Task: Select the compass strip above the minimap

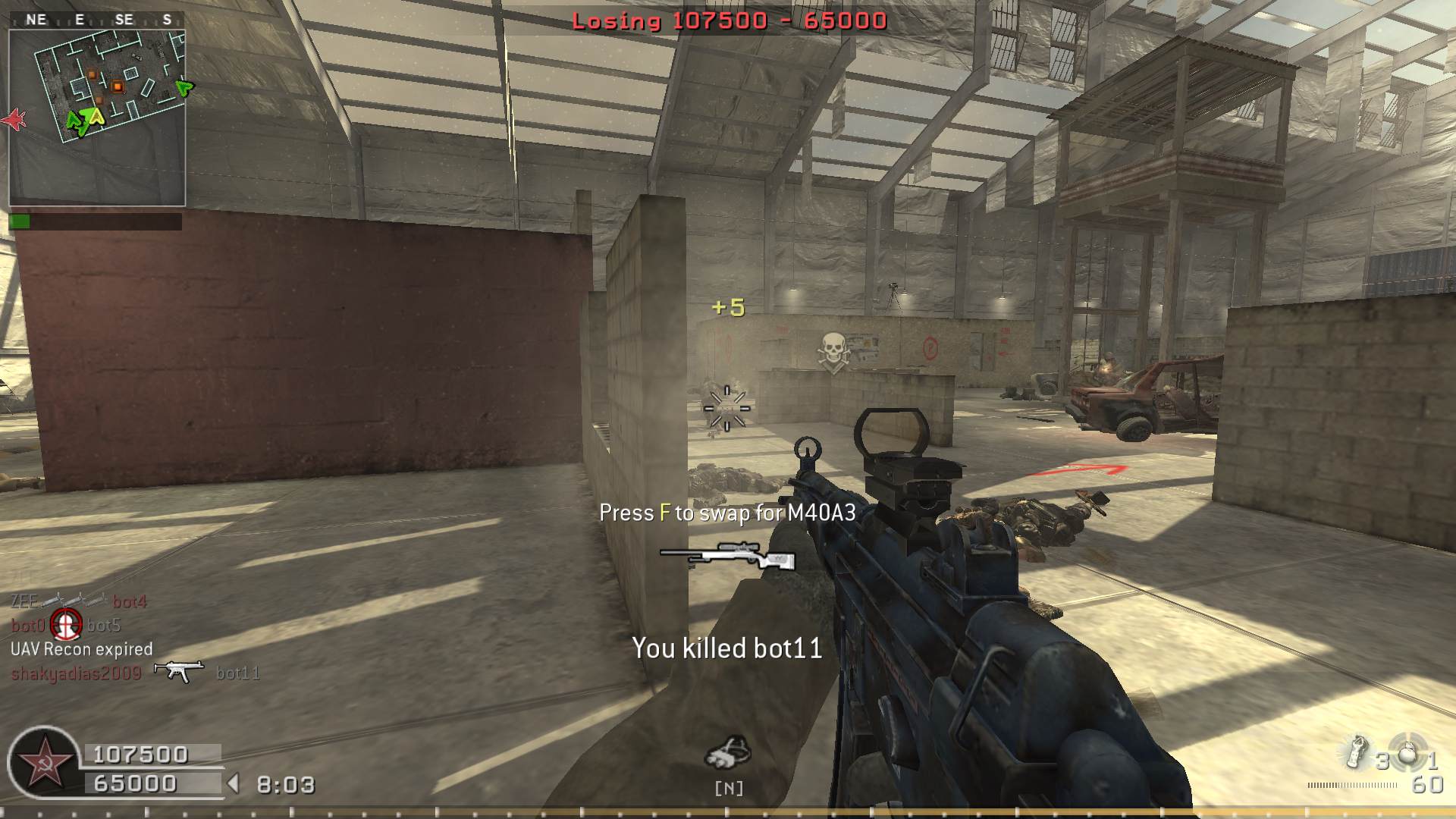Action: pos(97,20)
